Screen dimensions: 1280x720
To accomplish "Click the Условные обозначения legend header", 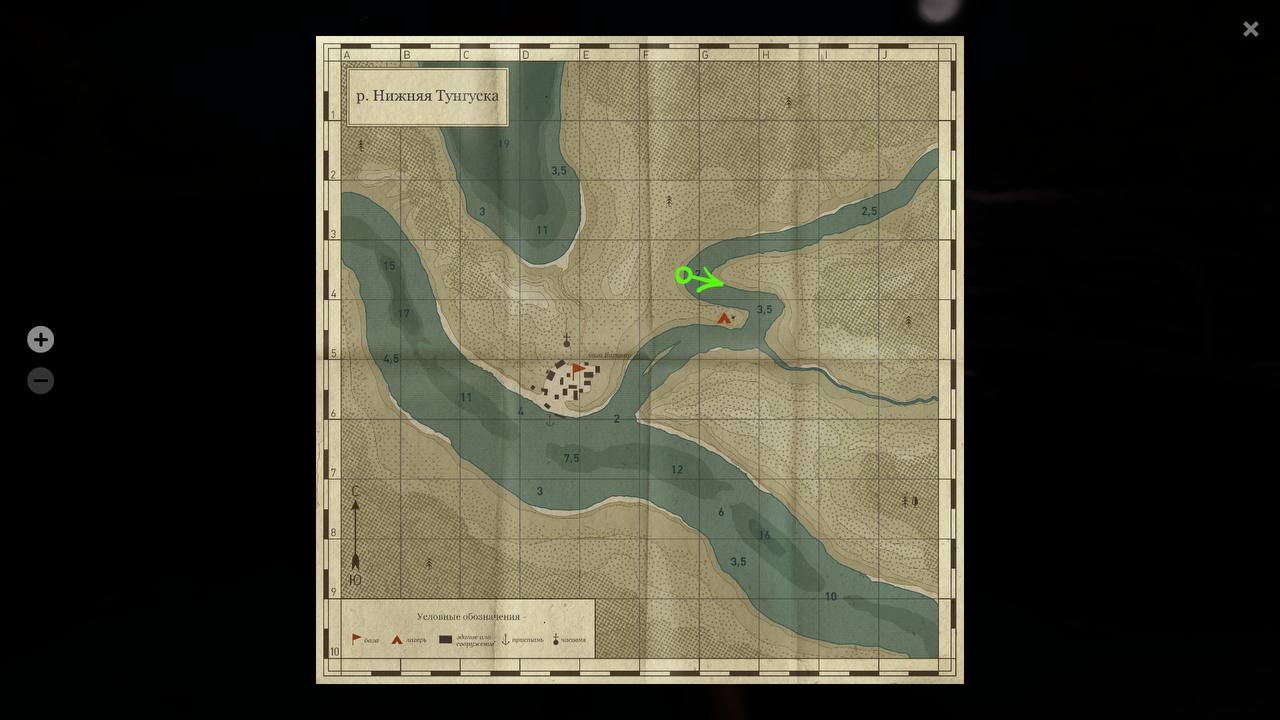I will tap(470, 615).
